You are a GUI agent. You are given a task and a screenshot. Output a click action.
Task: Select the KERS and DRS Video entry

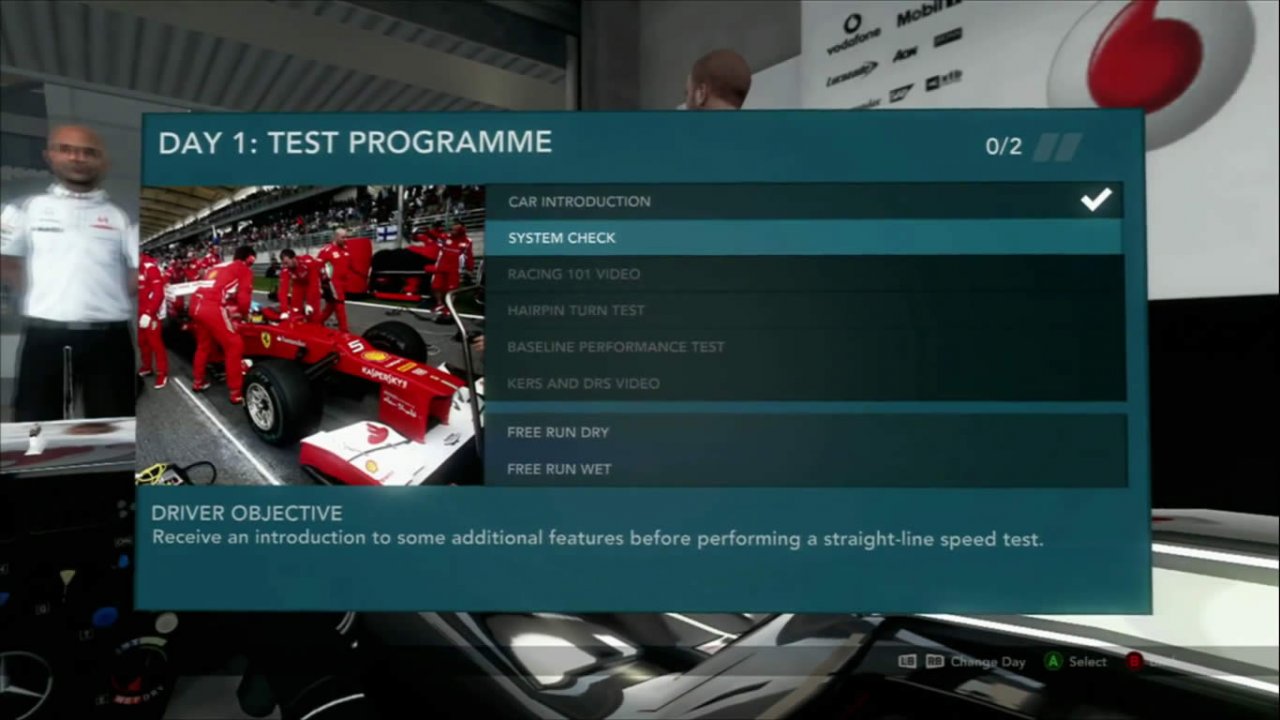tap(583, 383)
